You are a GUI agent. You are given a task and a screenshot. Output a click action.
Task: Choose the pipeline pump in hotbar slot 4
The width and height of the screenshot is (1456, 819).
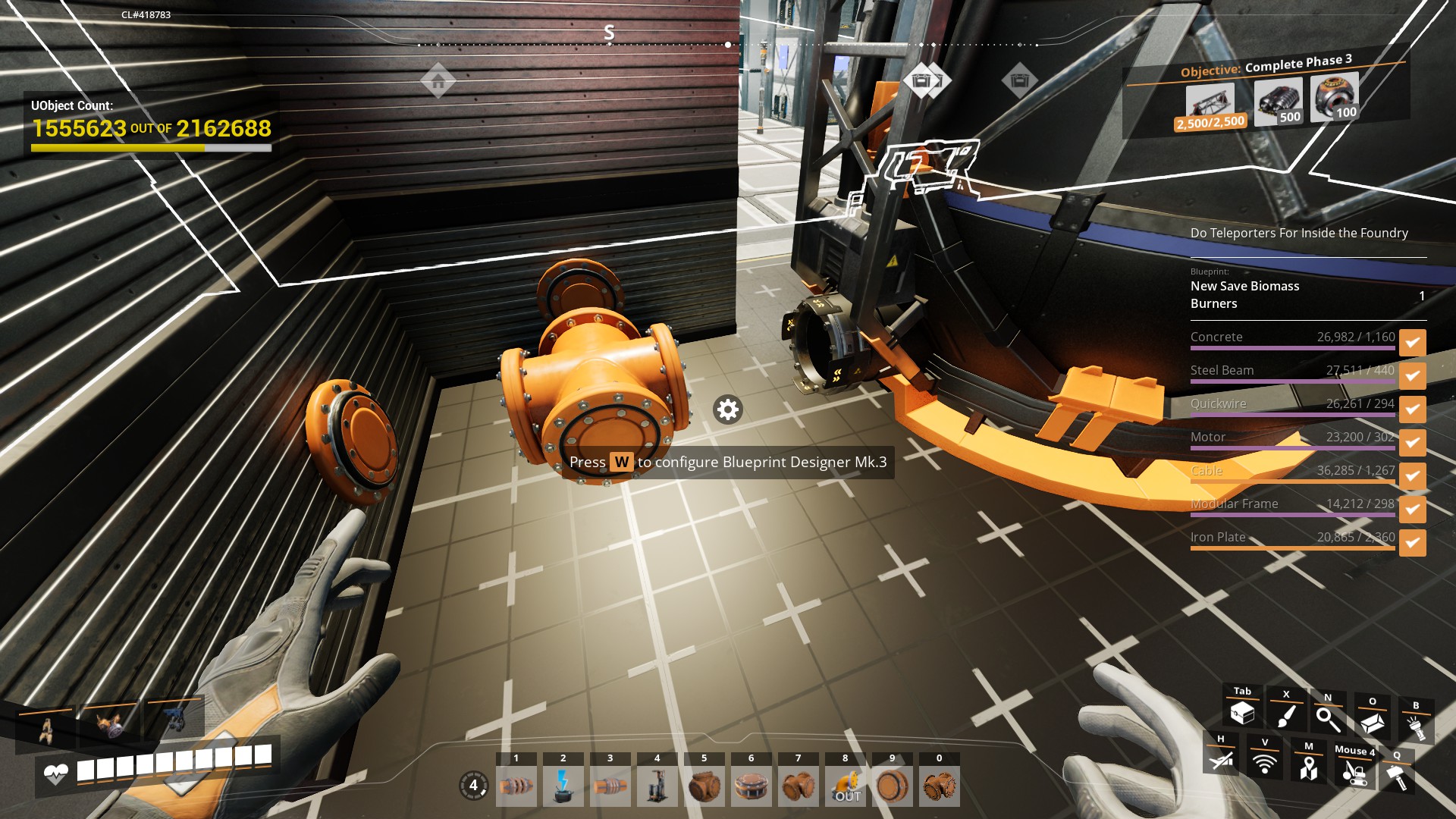tap(657, 786)
